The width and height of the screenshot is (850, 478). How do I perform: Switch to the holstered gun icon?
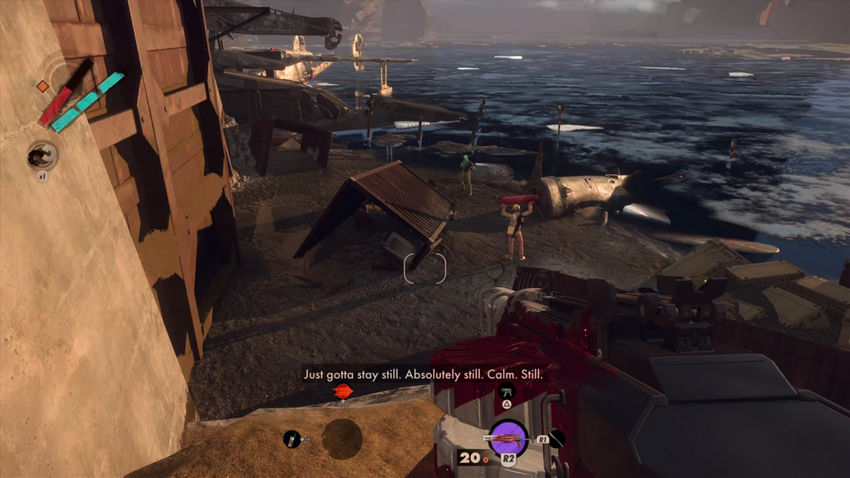point(507,391)
